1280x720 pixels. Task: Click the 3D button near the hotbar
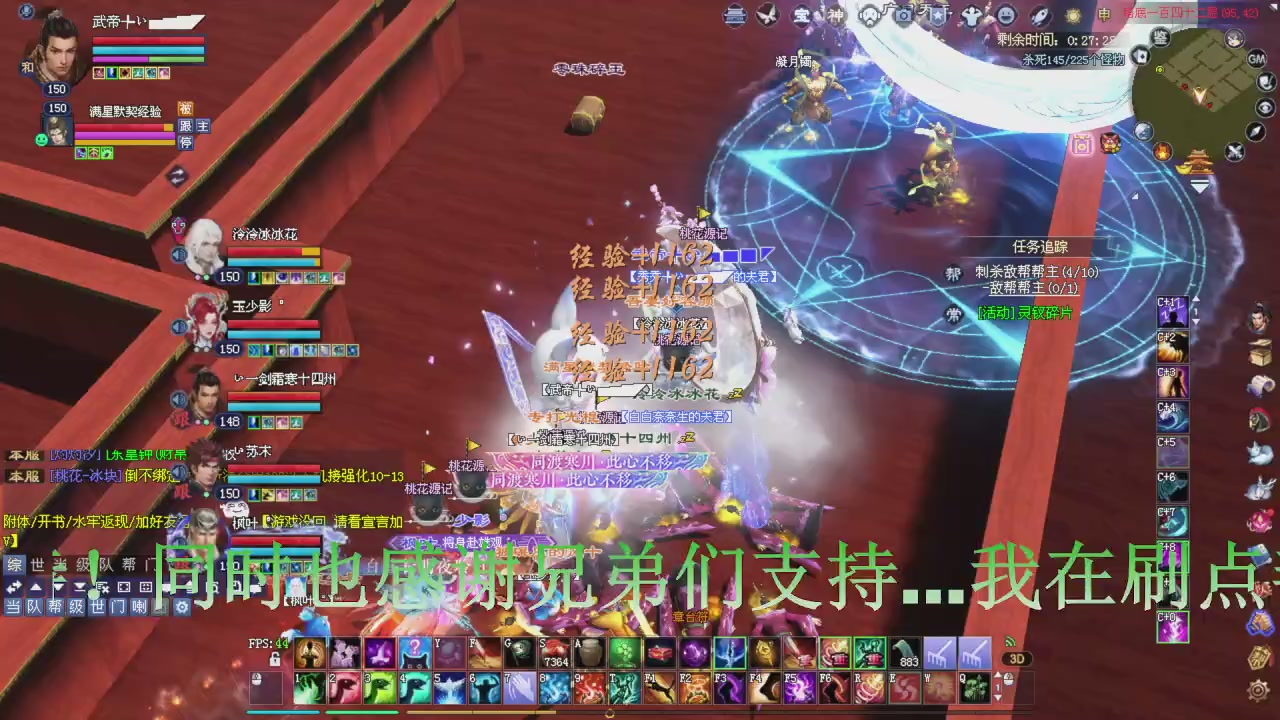pos(1016,657)
